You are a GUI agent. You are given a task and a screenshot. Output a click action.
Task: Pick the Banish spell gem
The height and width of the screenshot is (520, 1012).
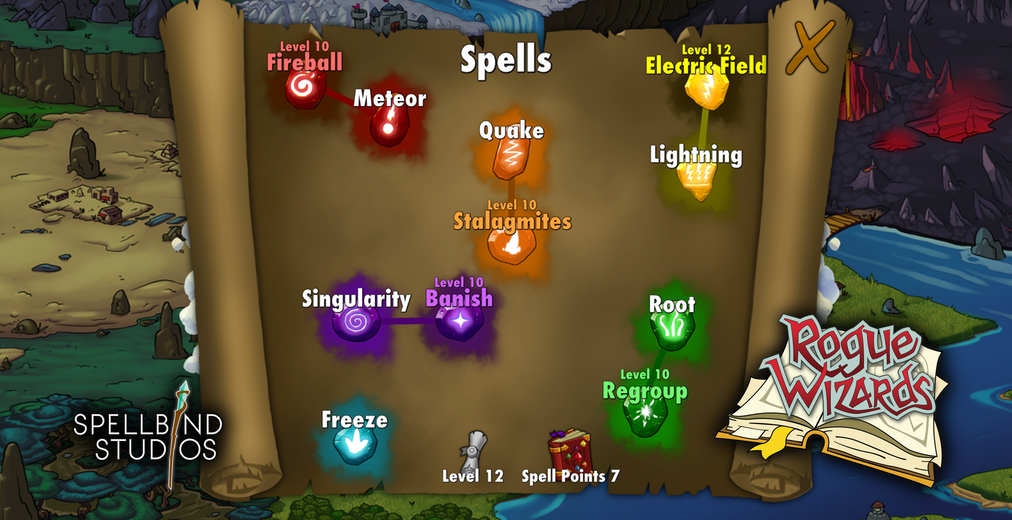pos(459,321)
